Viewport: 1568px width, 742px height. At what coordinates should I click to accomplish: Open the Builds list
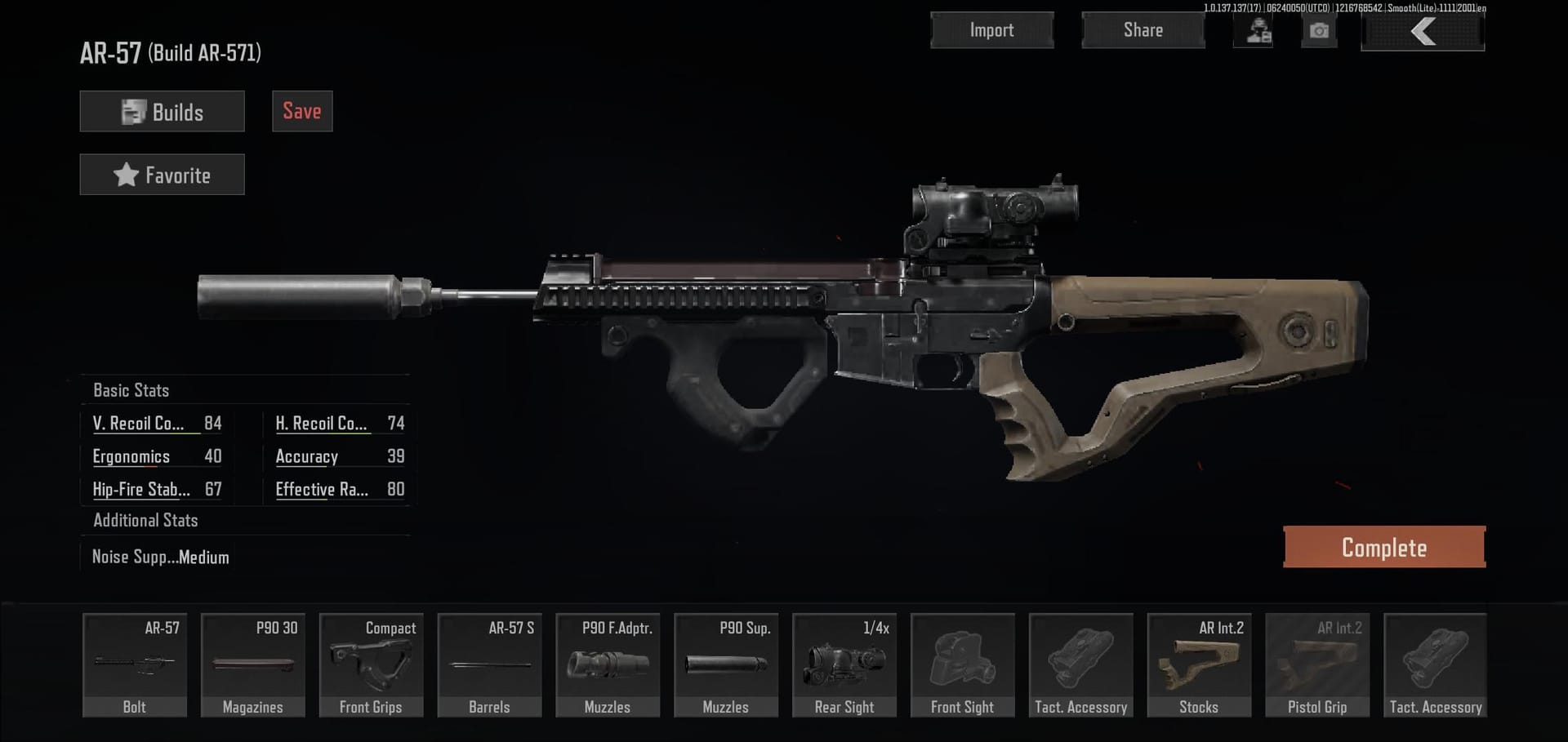point(162,111)
